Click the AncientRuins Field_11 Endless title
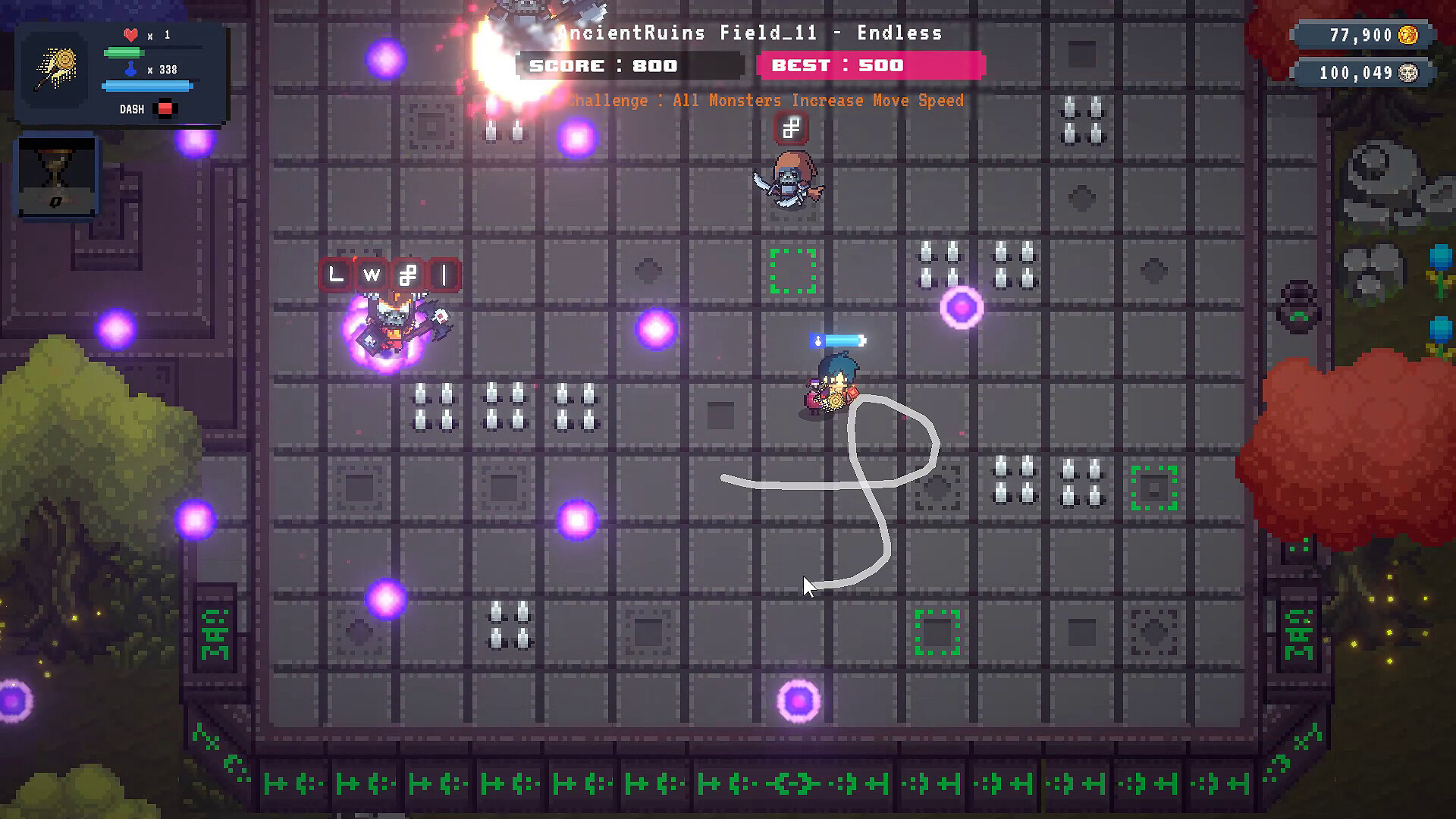 point(749,33)
